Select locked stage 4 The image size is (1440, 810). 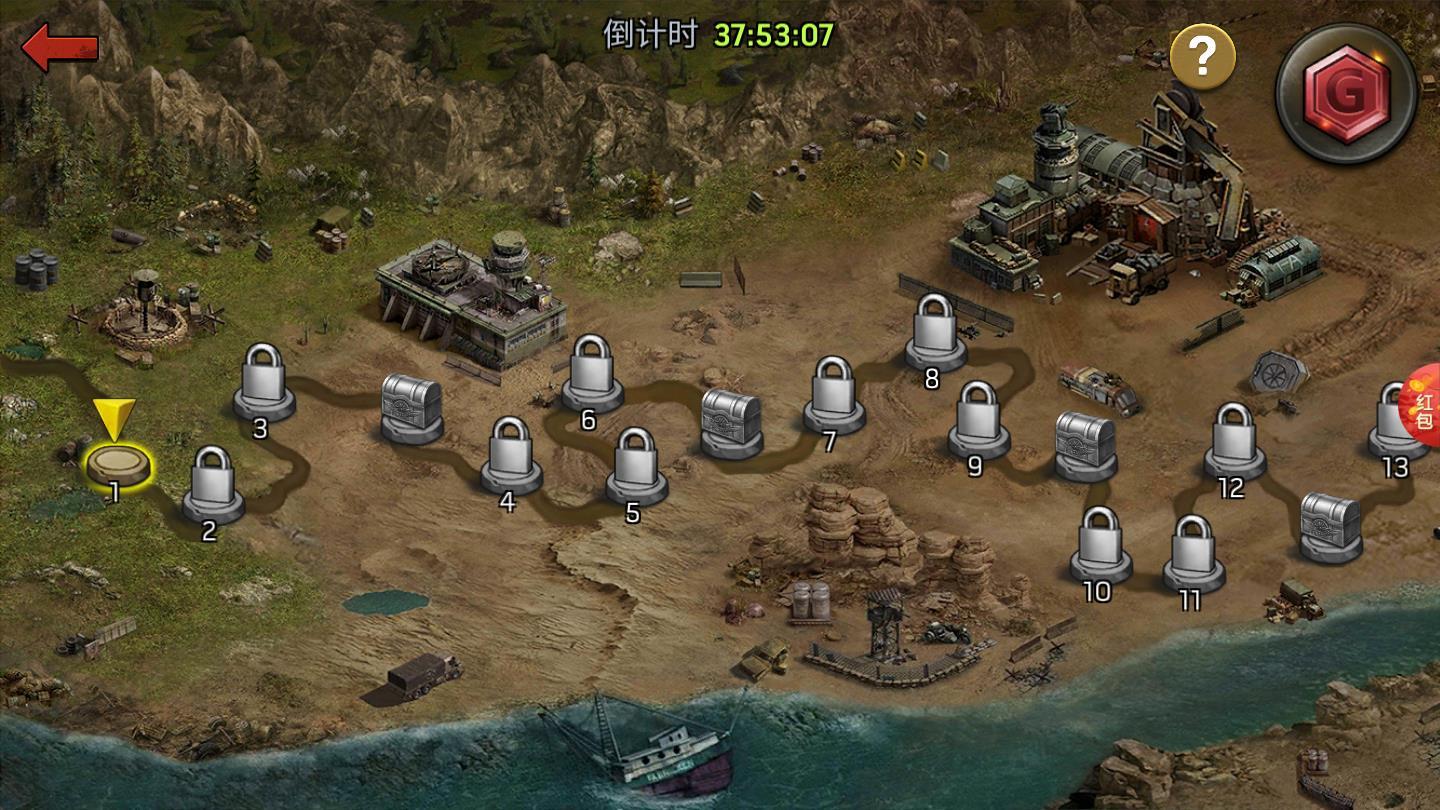tap(511, 453)
